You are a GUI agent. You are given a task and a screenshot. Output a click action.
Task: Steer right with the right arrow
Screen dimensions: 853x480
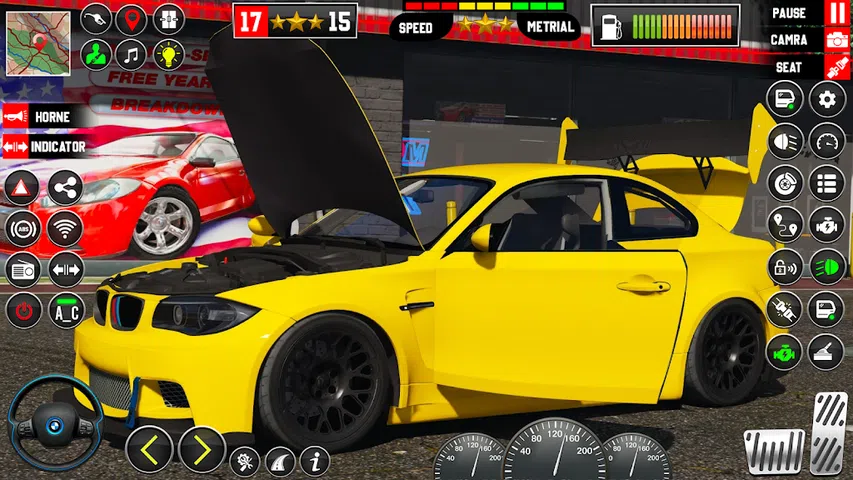202,450
